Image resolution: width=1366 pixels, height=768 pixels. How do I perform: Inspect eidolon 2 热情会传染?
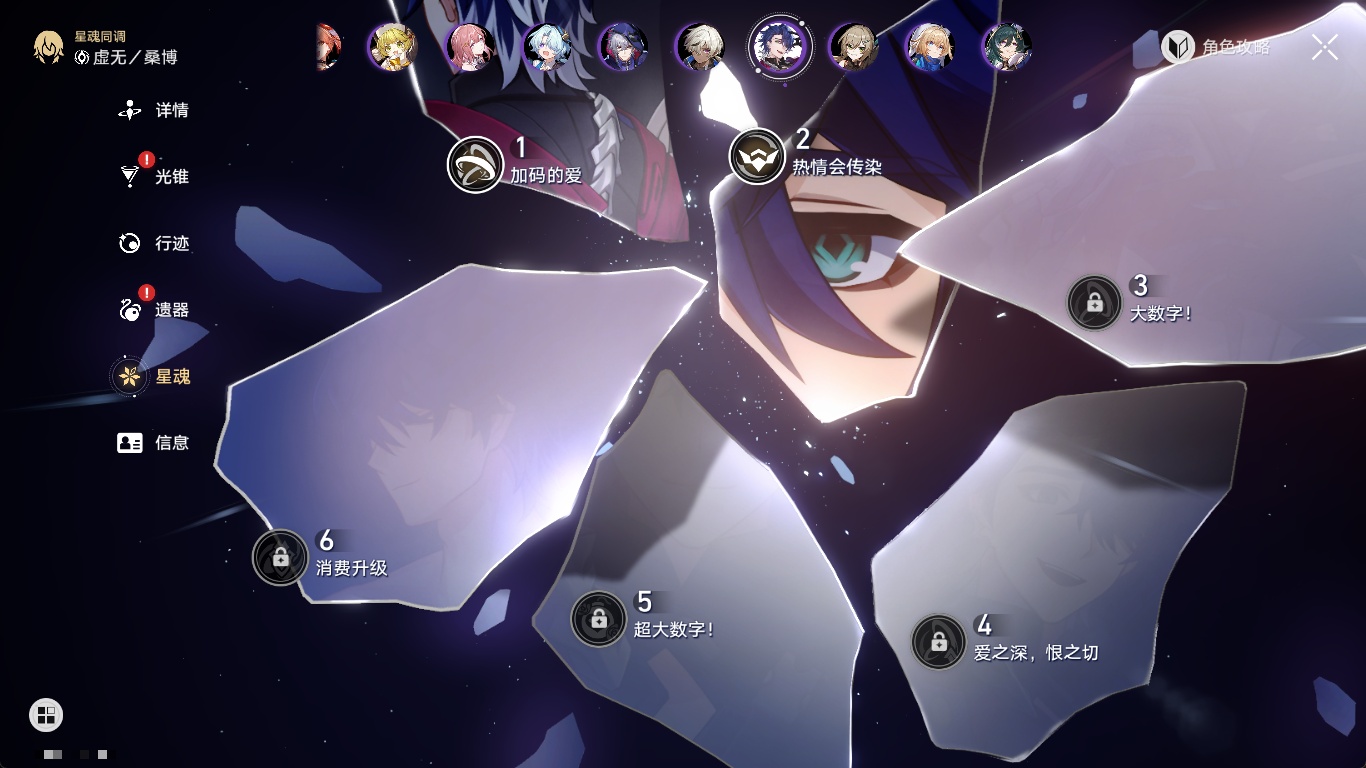[x=757, y=156]
